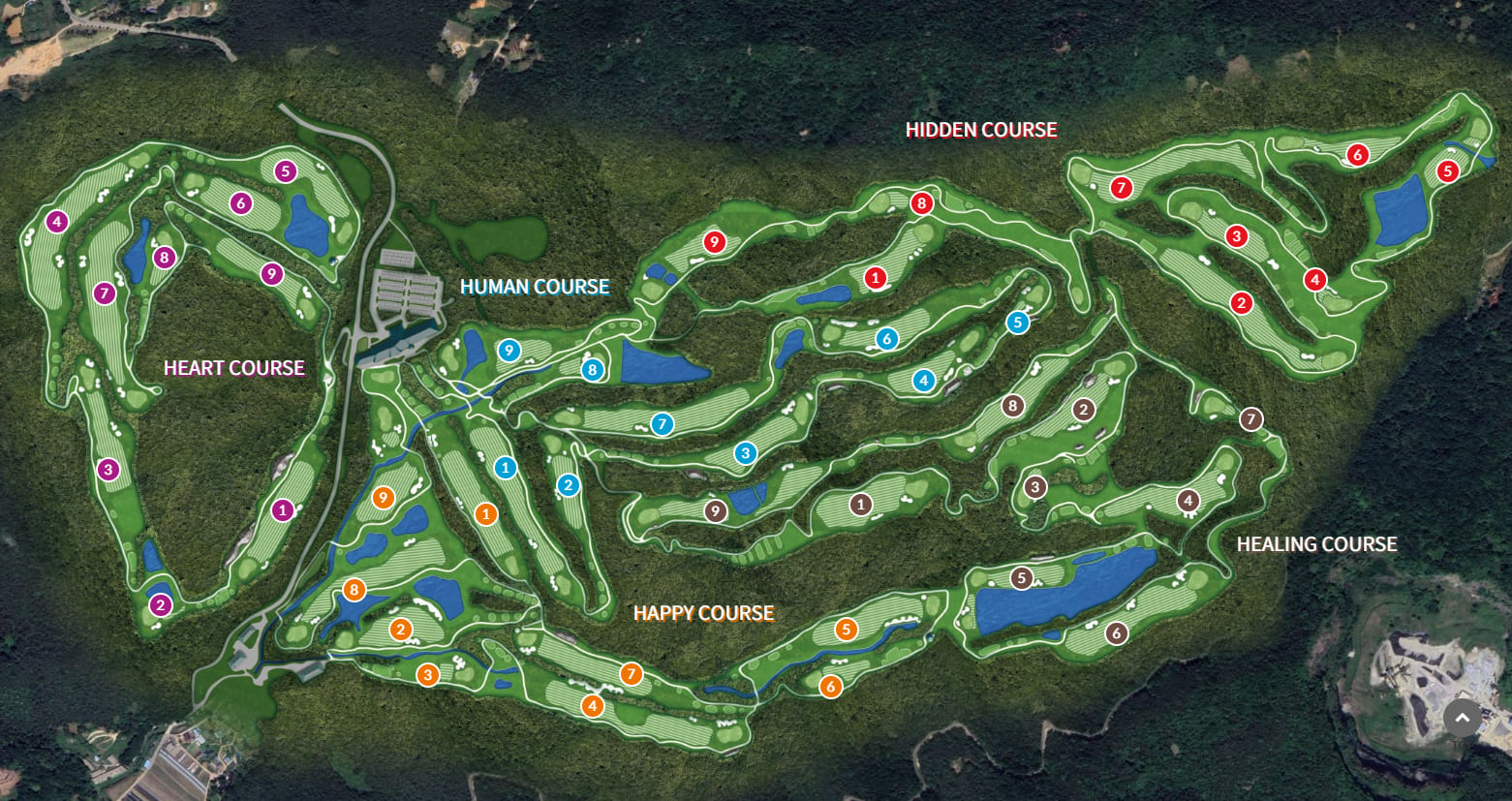Choose orange hole 5 of Happy Course
This screenshot has height=801, width=1512.
tap(847, 630)
